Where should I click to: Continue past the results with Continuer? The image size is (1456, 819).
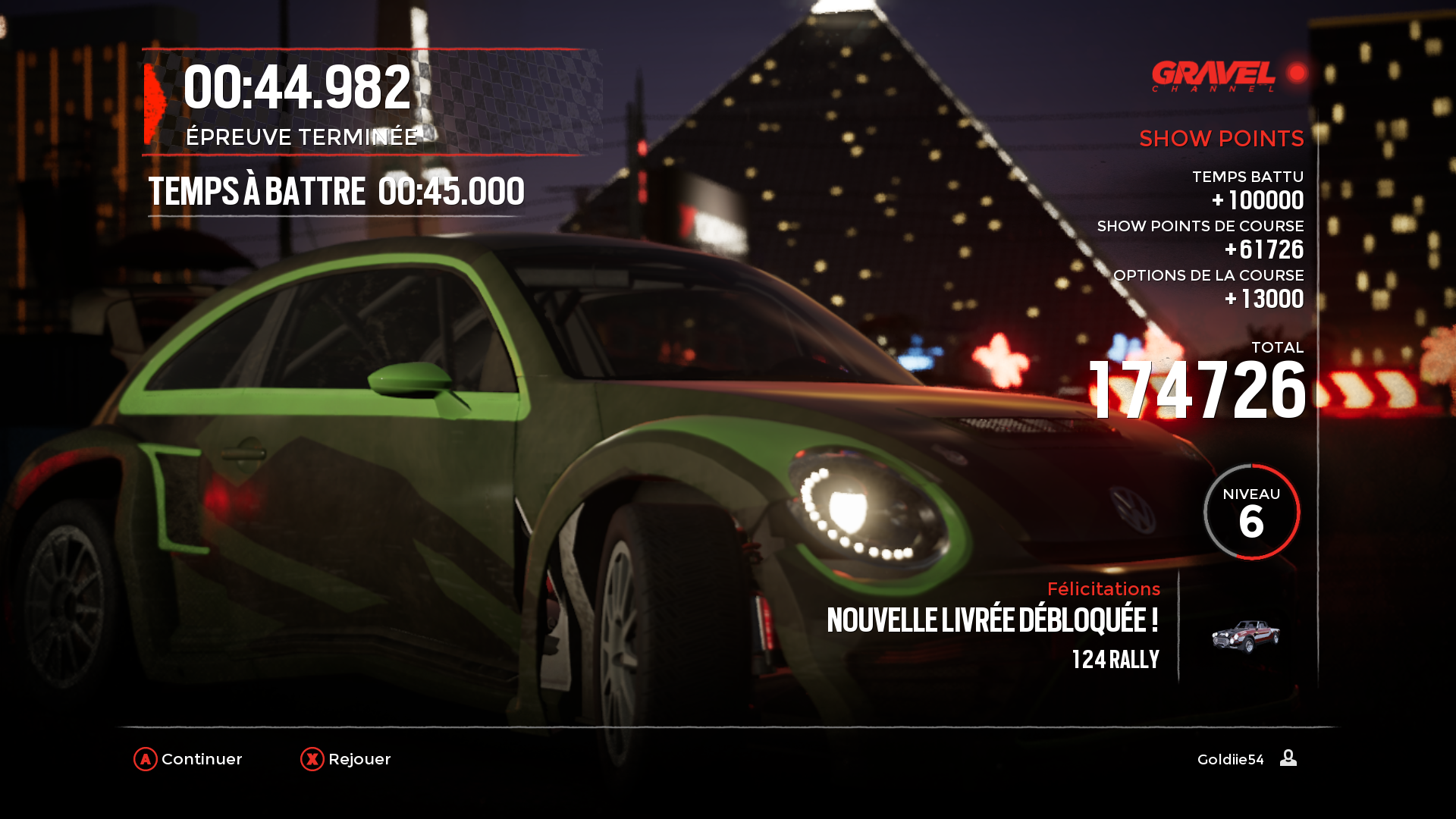[x=188, y=759]
